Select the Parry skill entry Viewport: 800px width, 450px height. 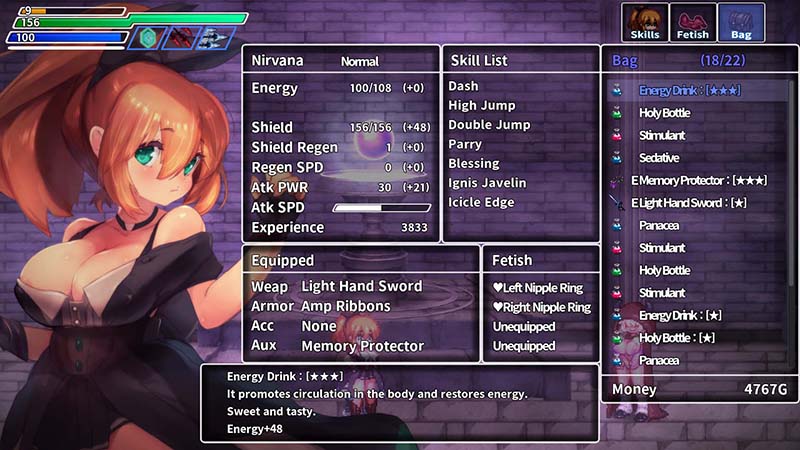464,145
